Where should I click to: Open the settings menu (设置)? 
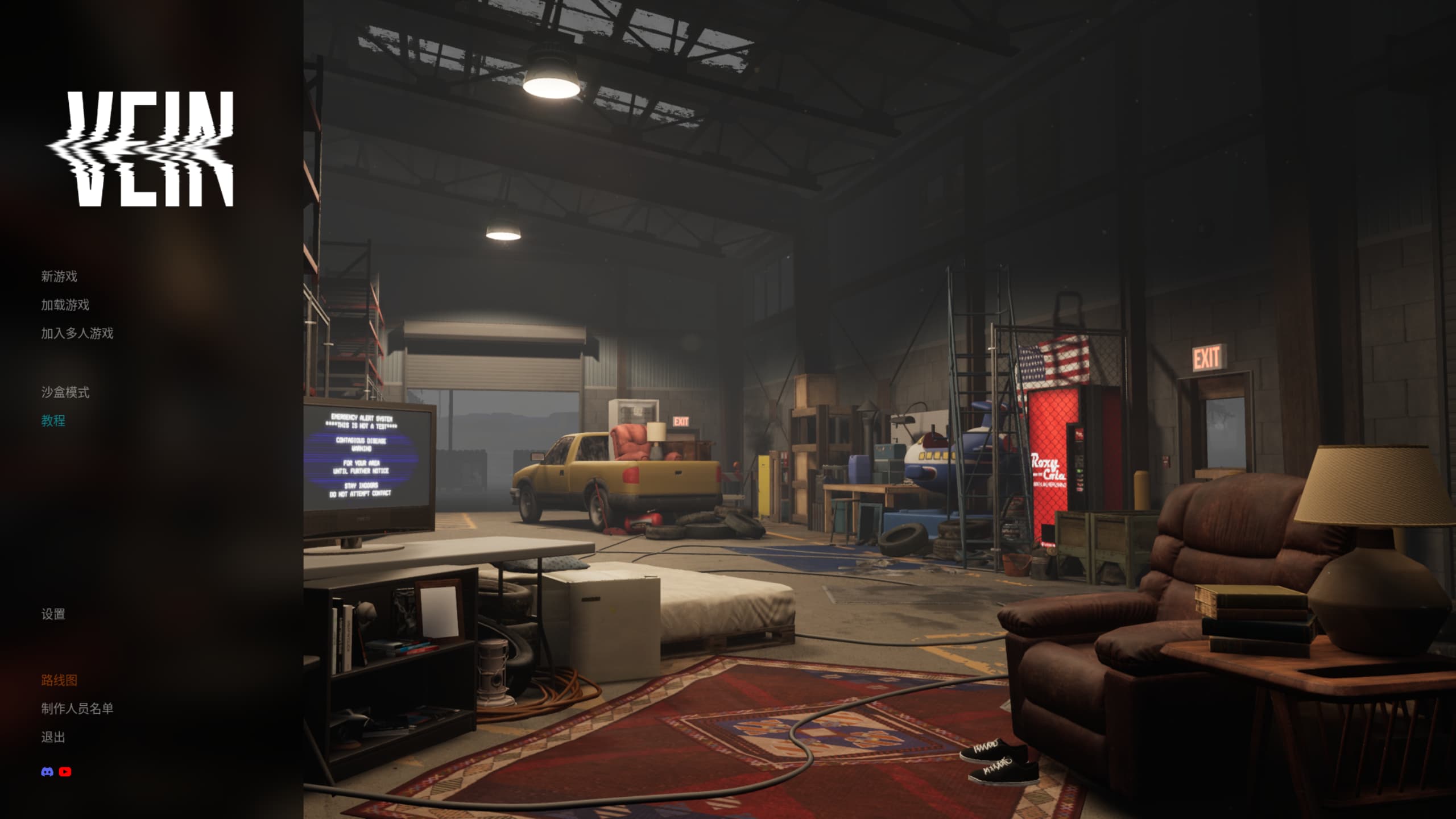click(53, 614)
